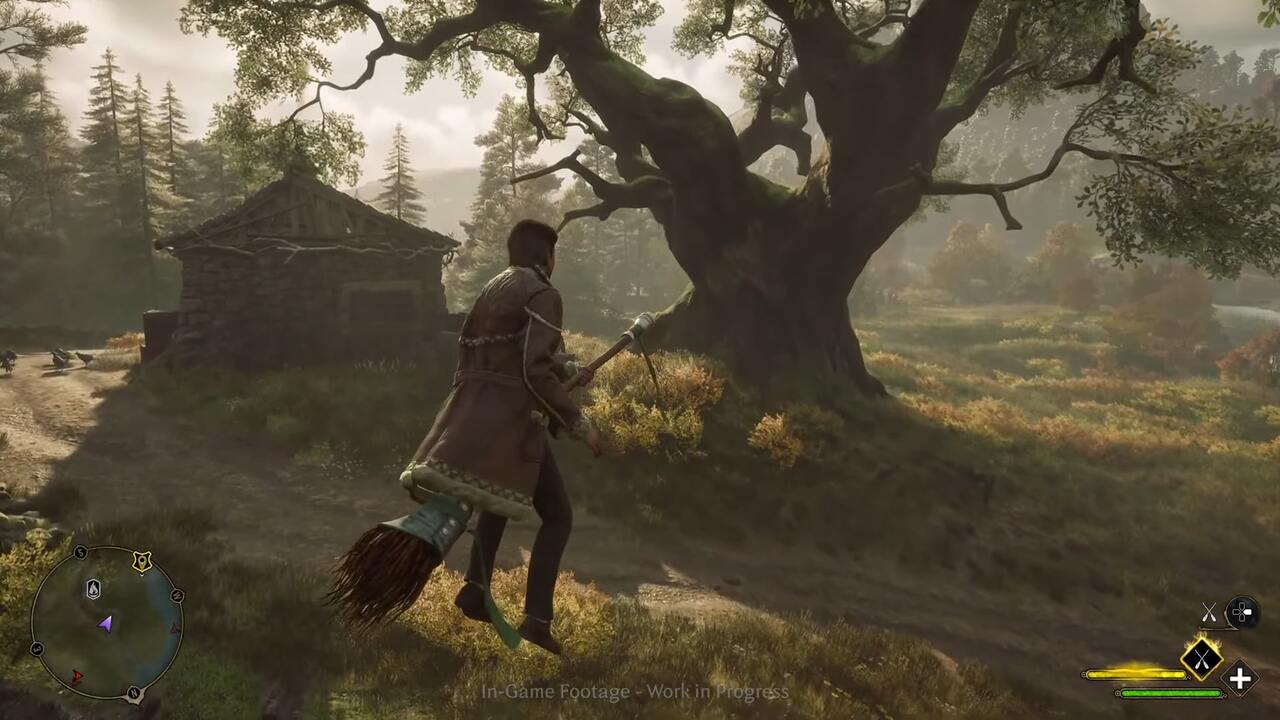Image resolution: width=1280 pixels, height=720 pixels.
Task: Click the East marker on the minimap compass
Action: (36, 648)
